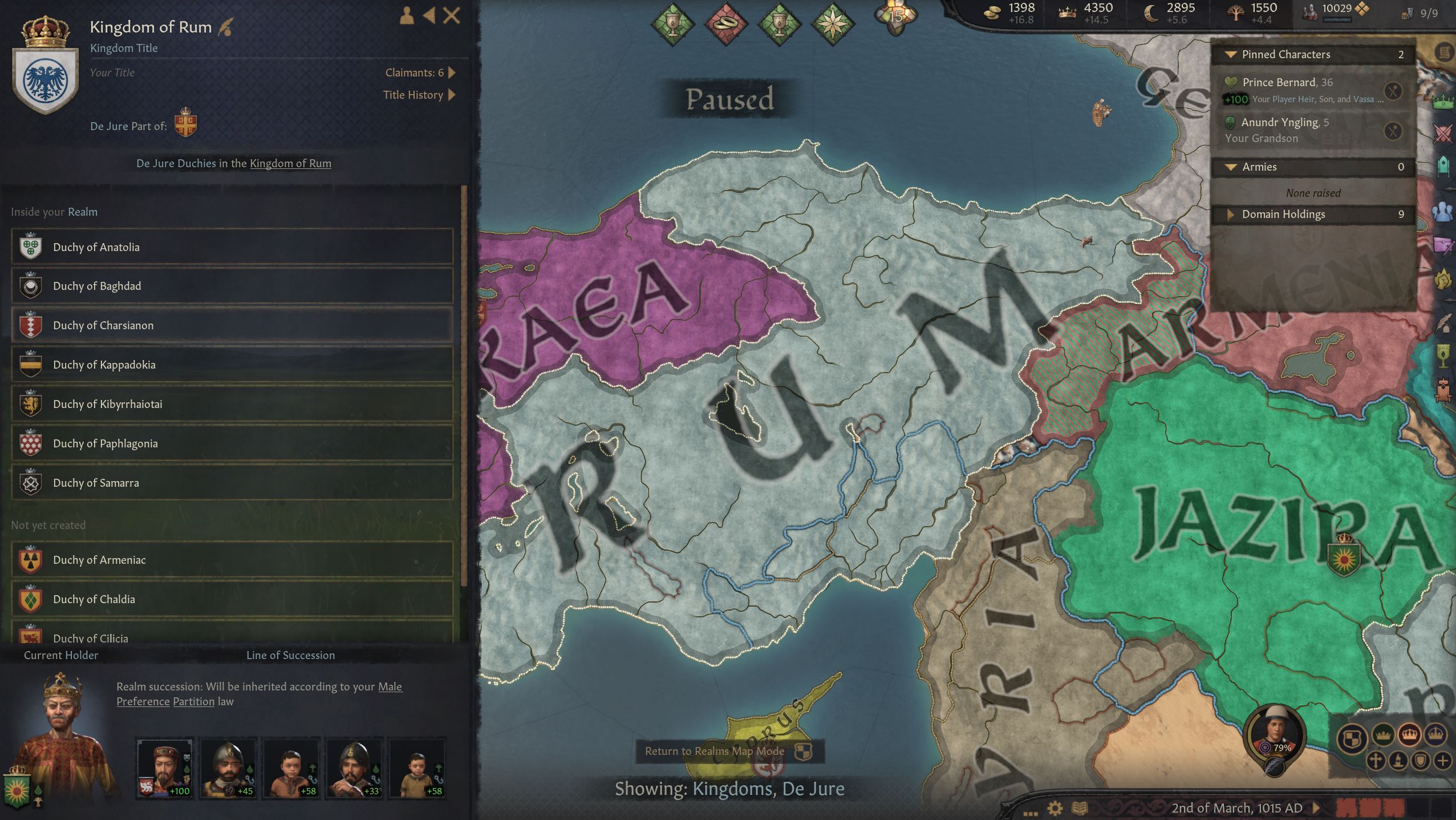
Task: Switch to the Line of Succession tab
Action: [x=291, y=655]
